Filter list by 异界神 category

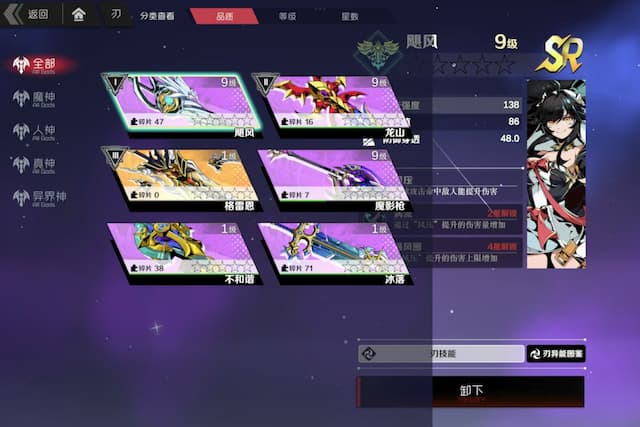click(x=47, y=198)
